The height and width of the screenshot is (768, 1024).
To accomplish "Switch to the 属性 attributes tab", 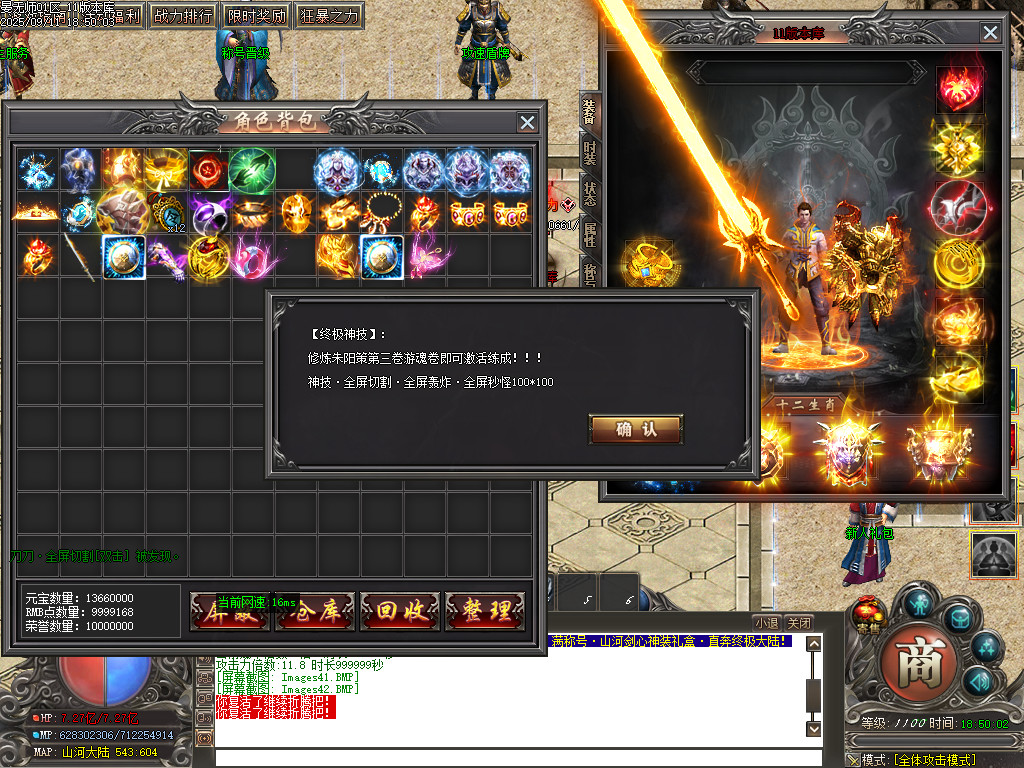I will 590,235.
